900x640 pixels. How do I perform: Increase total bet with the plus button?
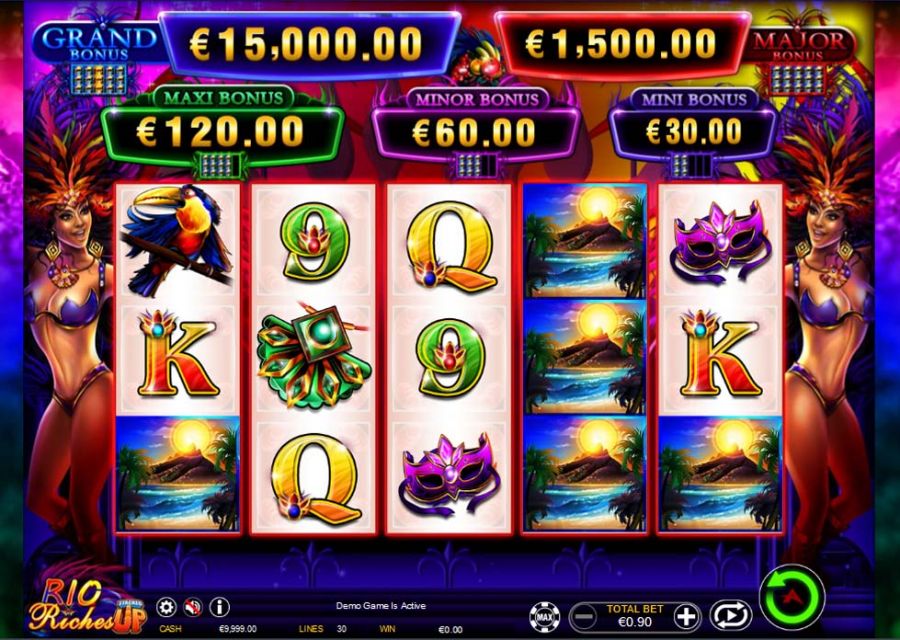point(686,615)
